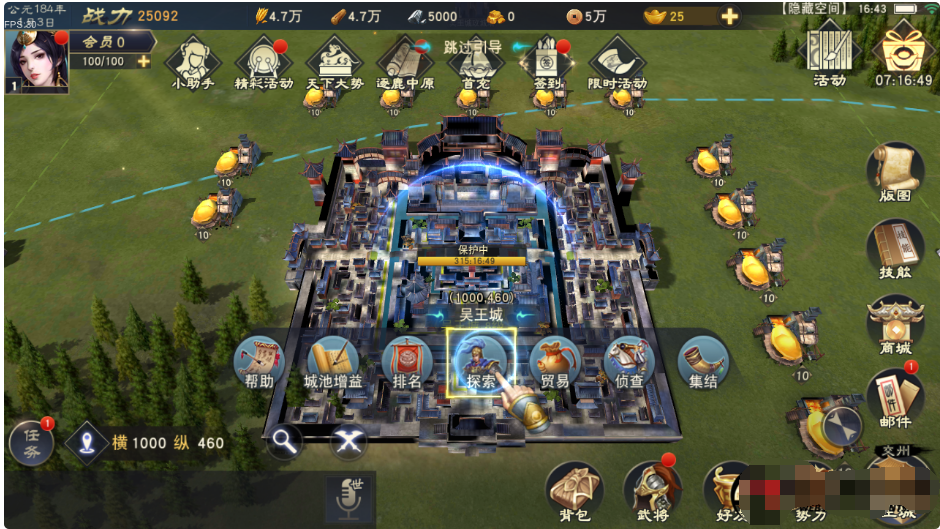Open the 武将 generals menu
Image resolution: width=940 pixels, height=529 pixels.
click(651, 492)
